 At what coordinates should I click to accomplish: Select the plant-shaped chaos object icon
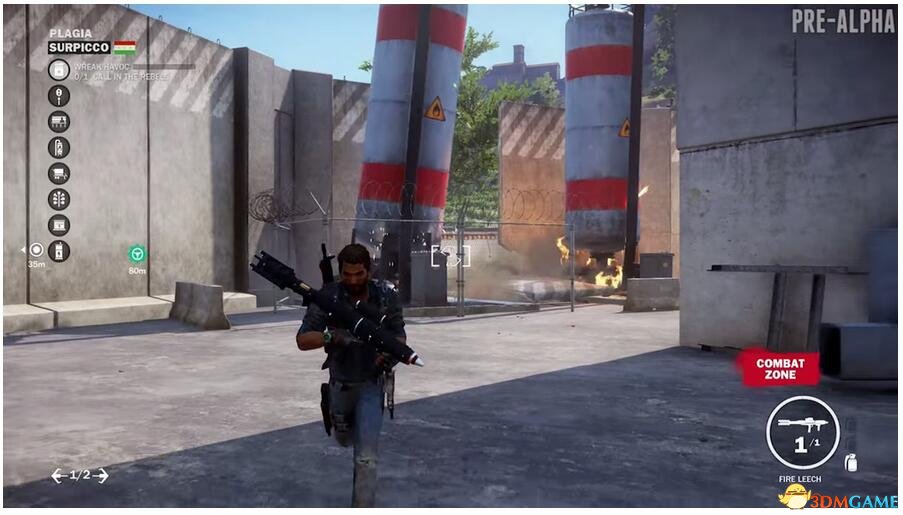pyautogui.click(x=59, y=199)
